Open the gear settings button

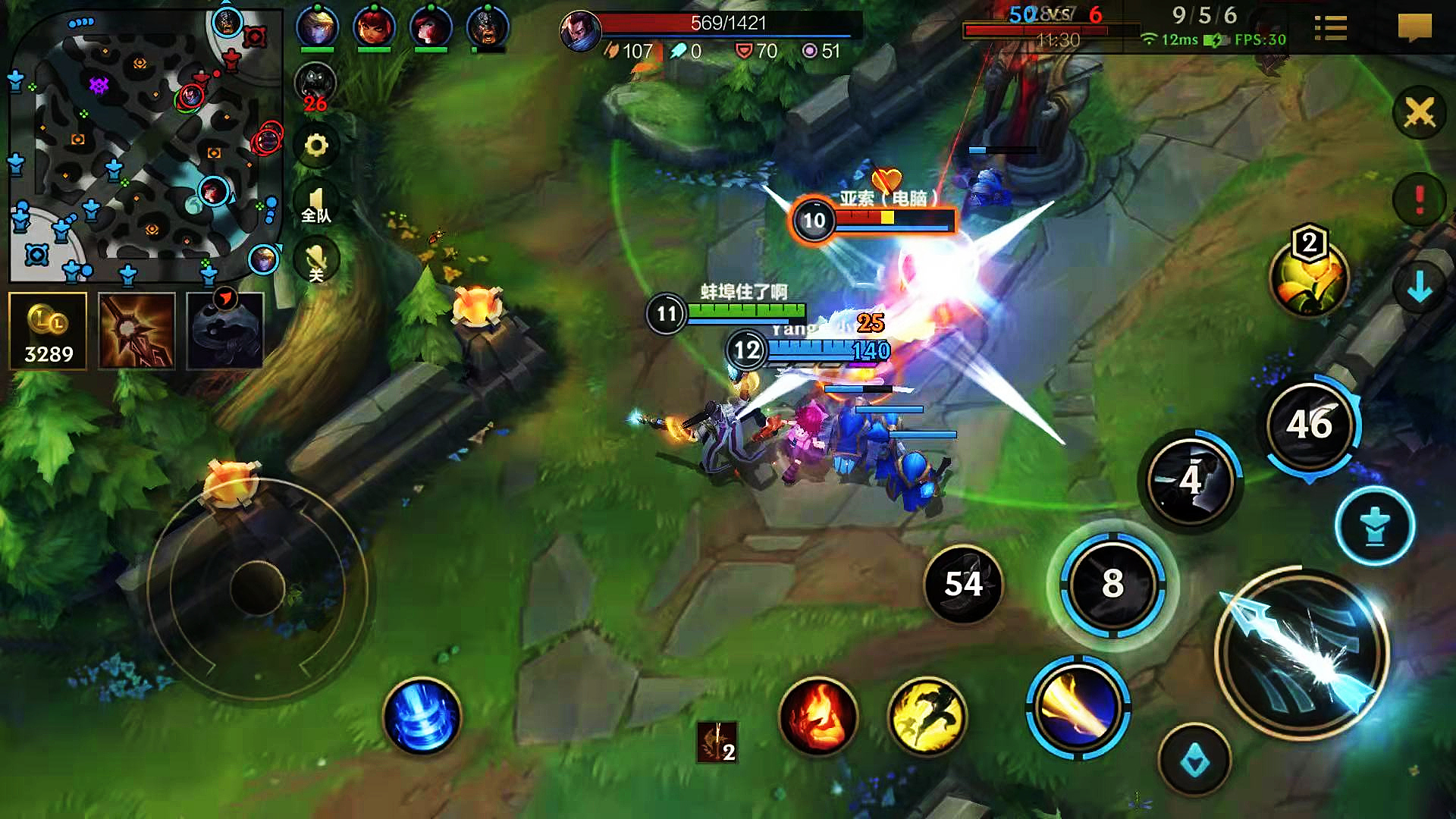(316, 145)
